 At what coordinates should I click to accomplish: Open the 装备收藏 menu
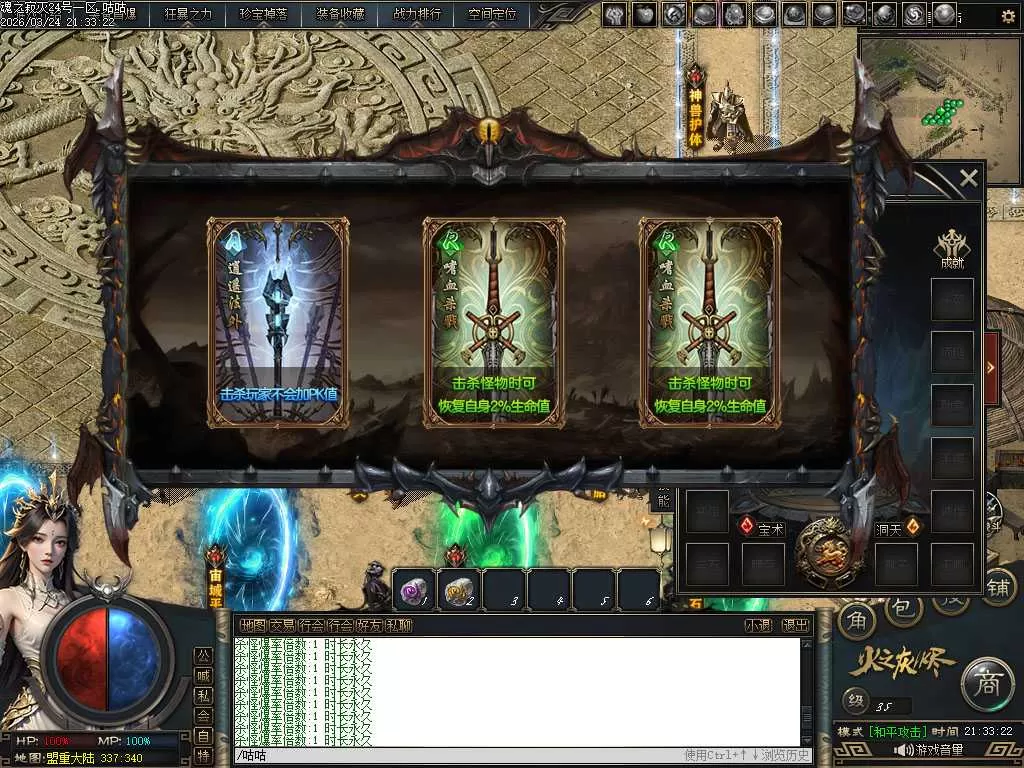point(340,14)
